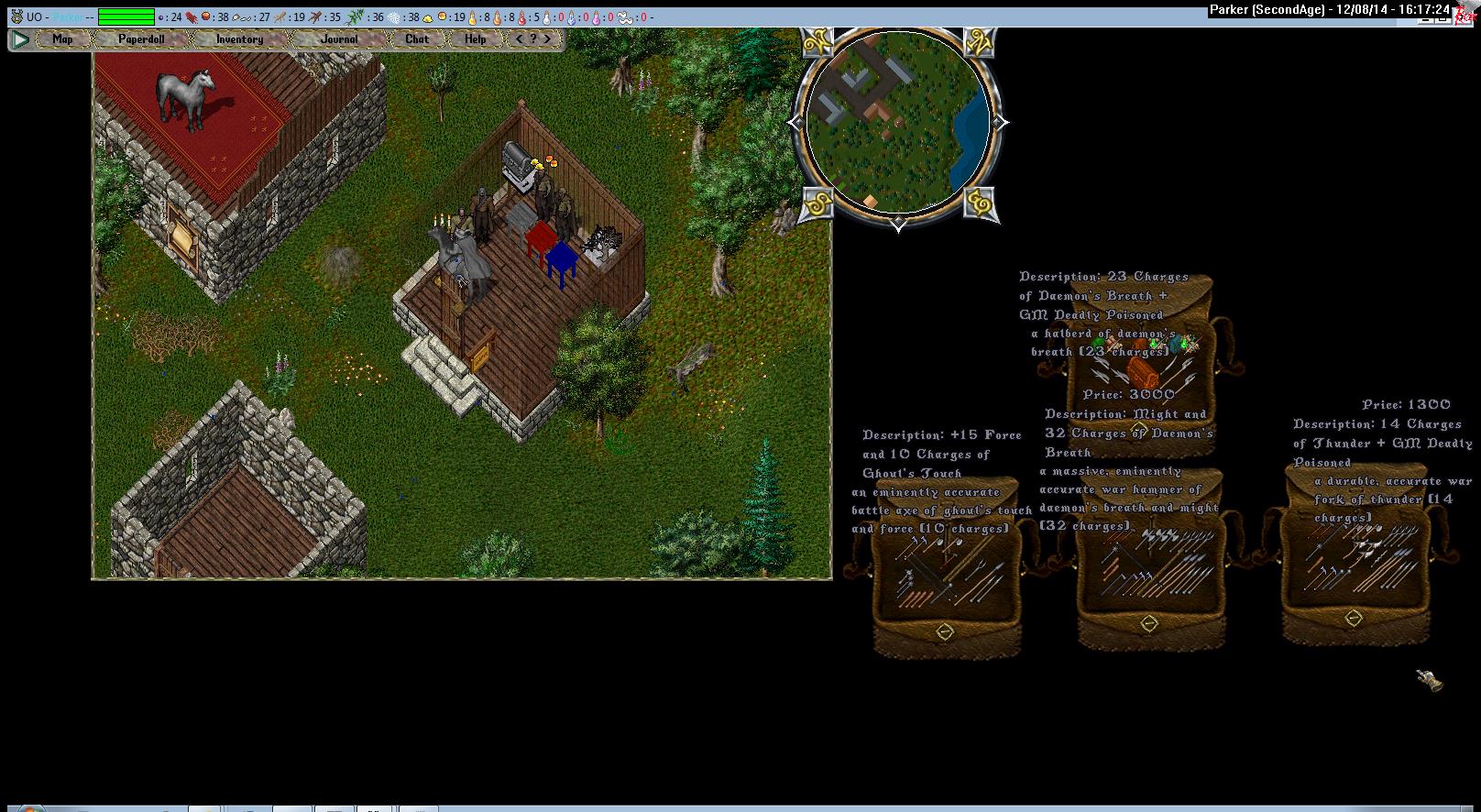This screenshot has height=812, width=1481.
Task: Click the radar's 'E' corner rune button
Action: click(980, 203)
